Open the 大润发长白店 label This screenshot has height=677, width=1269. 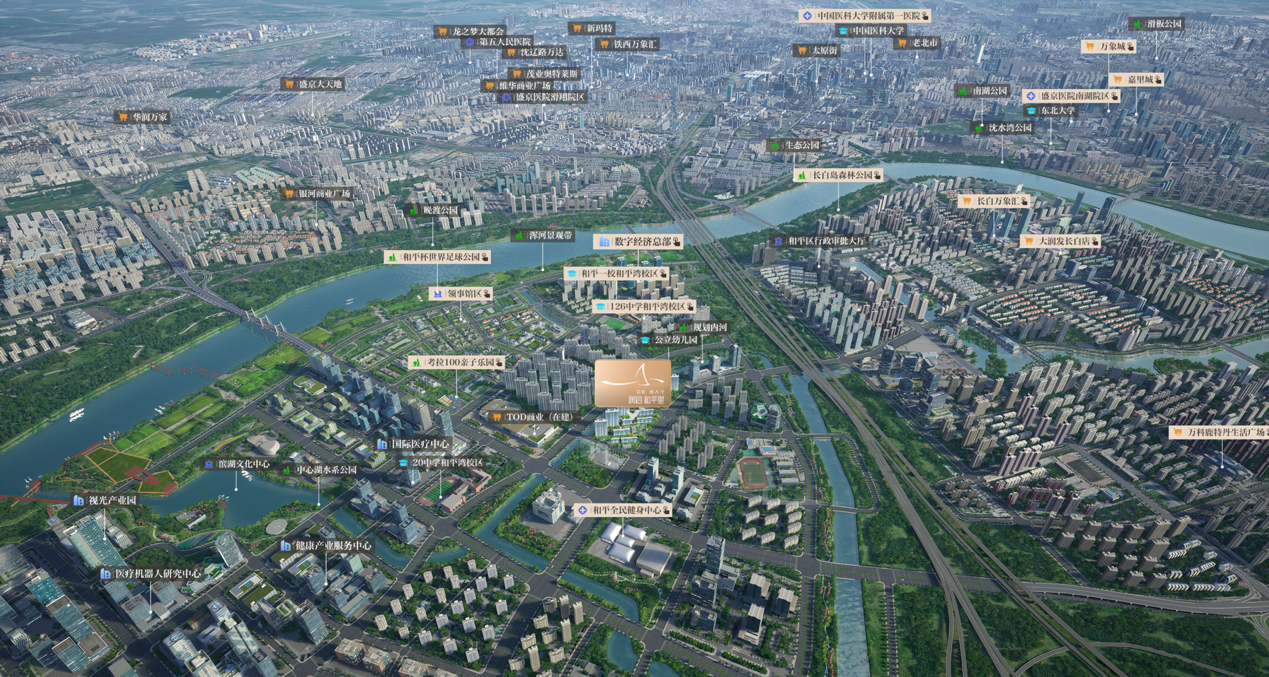(x=1060, y=241)
